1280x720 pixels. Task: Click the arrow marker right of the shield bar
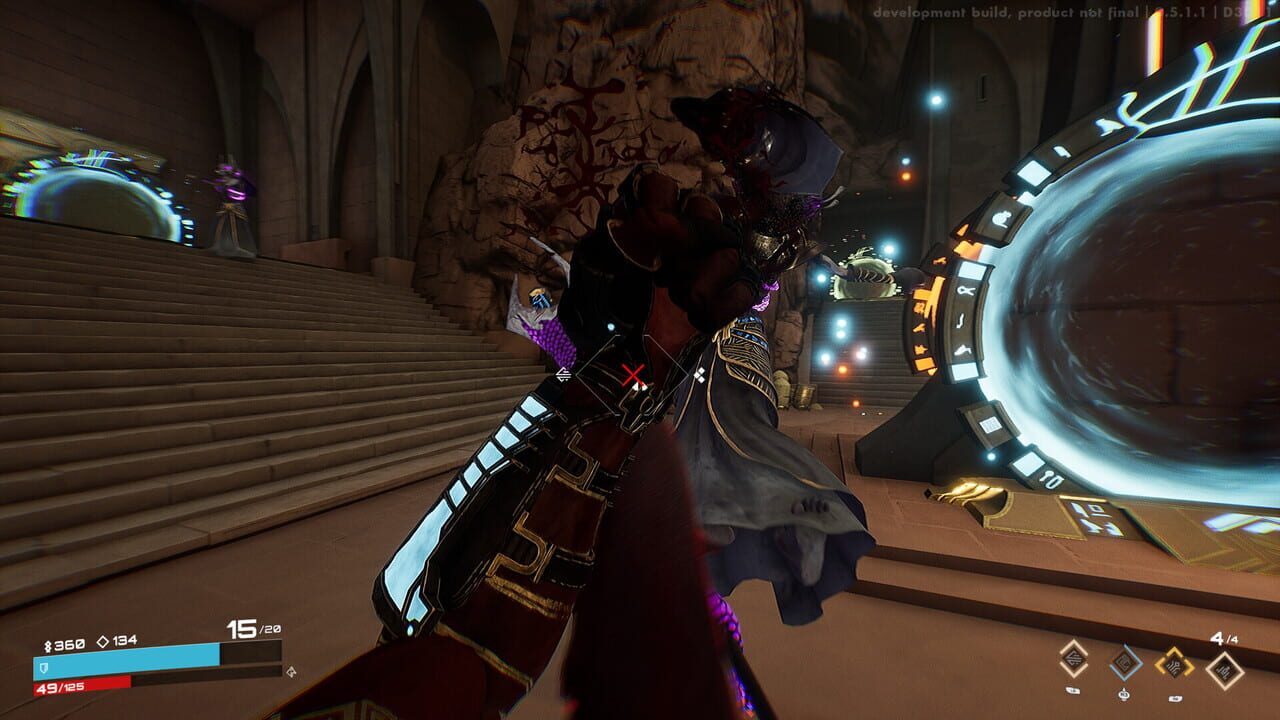[290, 672]
